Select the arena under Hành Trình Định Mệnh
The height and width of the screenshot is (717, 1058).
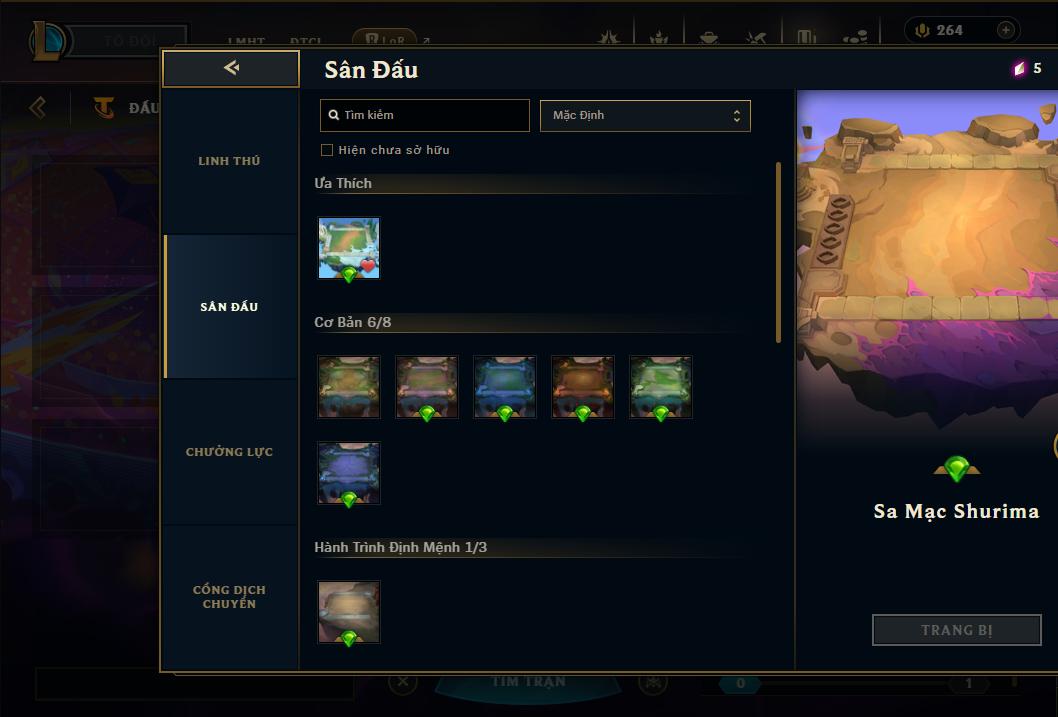pyautogui.click(x=349, y=611)
